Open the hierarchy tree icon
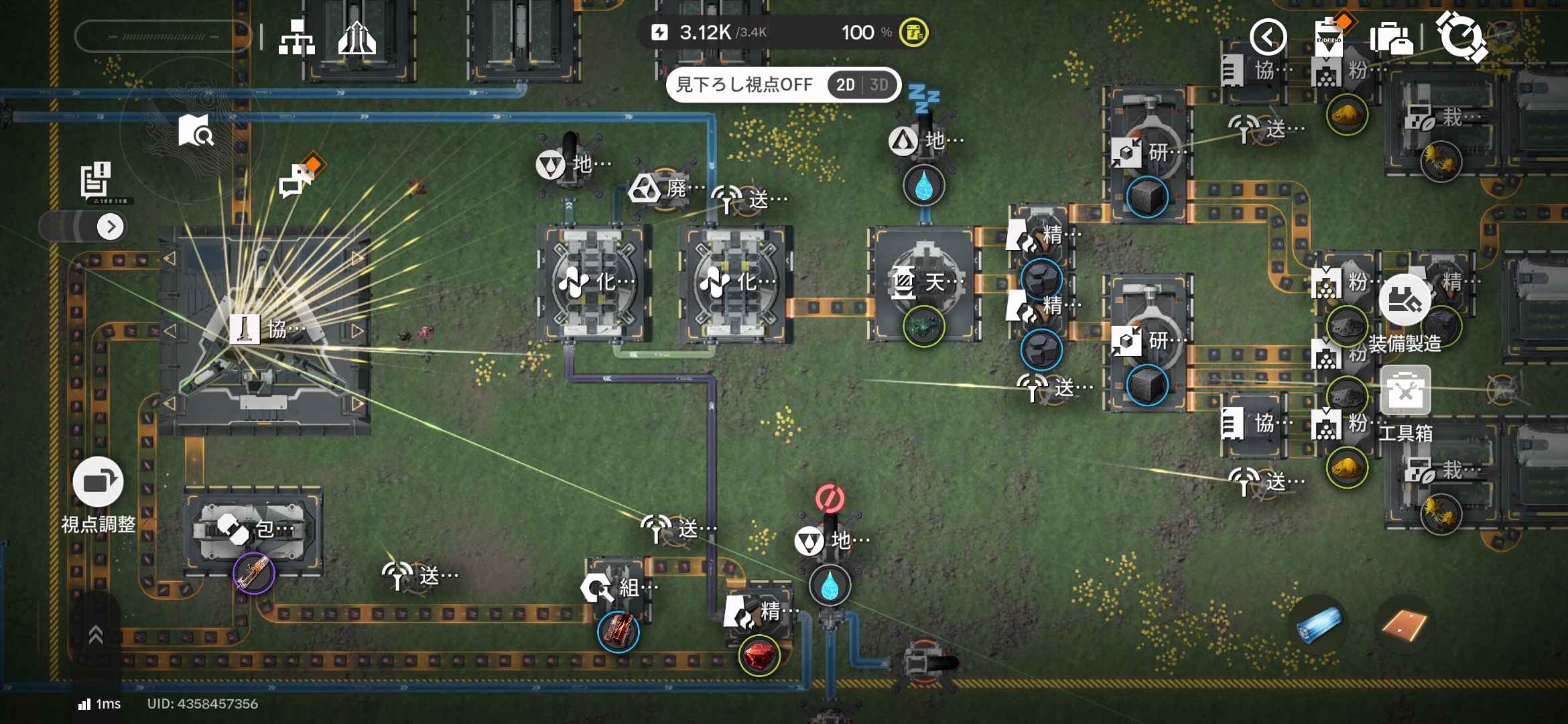This screenshot has width=1568, height=724. click(x=297, y=37)
